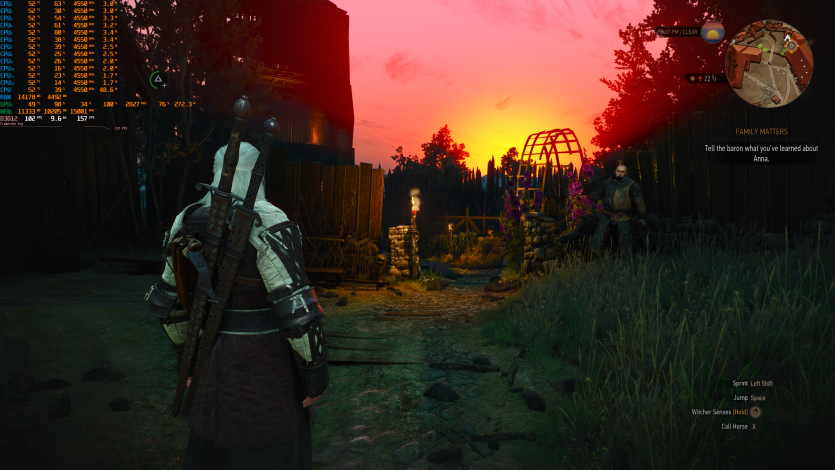The width and height of the screenshot is (835, 470).
Task: Select the active sign triangle icon
Action: click(158, 79)
